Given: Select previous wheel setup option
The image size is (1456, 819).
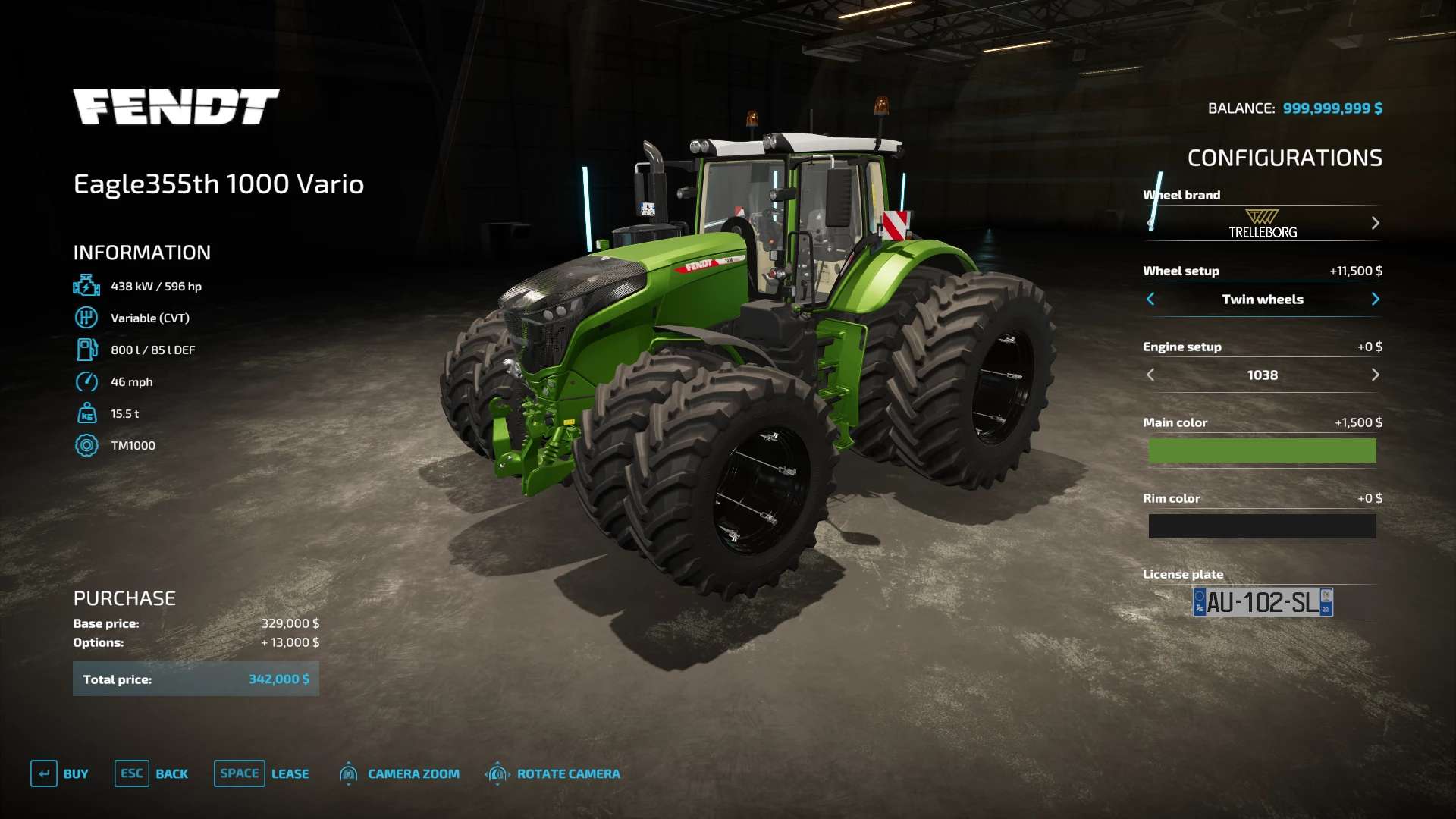Looking at the screenshot, I should tap(1150, 299).
